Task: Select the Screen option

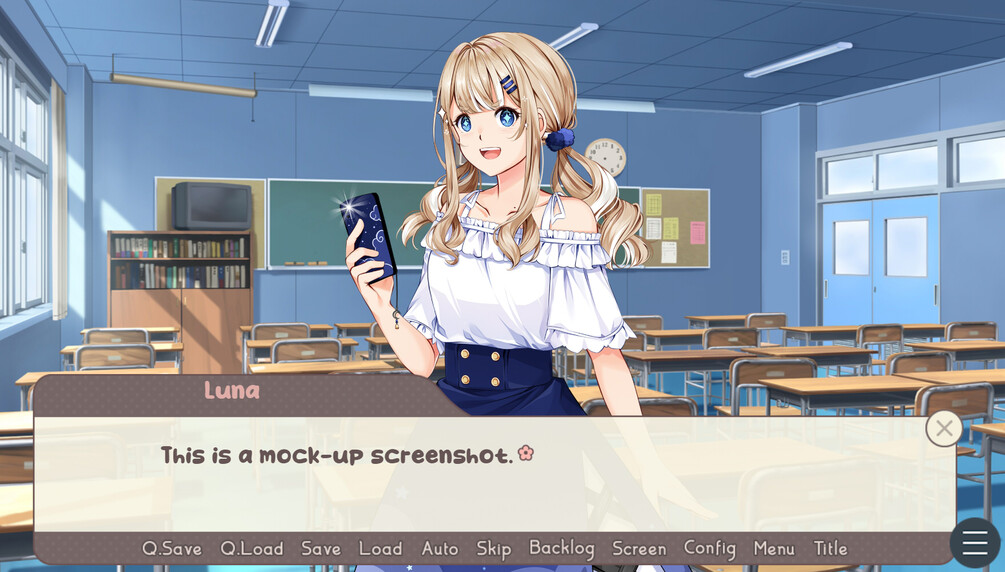Action: (x=639, y=548)
